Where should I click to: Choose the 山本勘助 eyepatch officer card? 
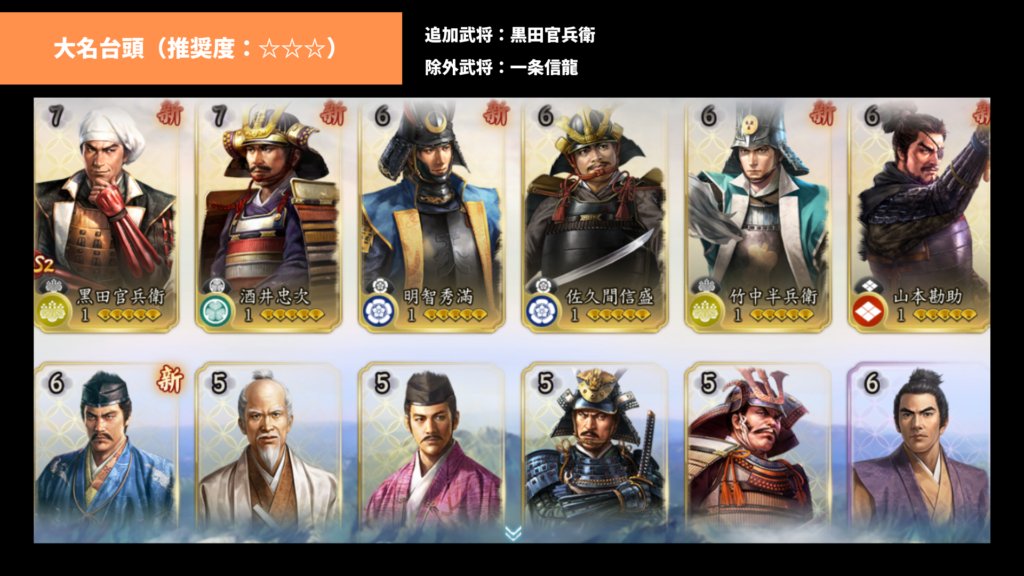(920, 215)
